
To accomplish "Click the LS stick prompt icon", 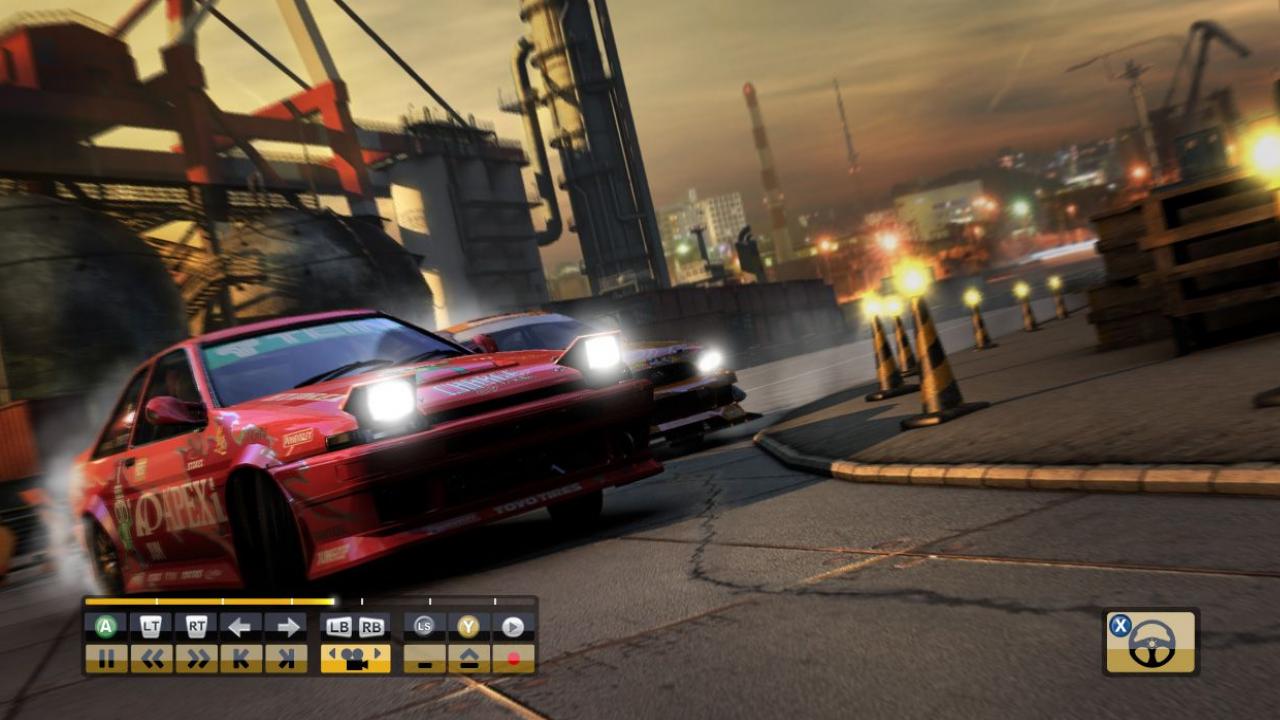I will click(423, 624).
